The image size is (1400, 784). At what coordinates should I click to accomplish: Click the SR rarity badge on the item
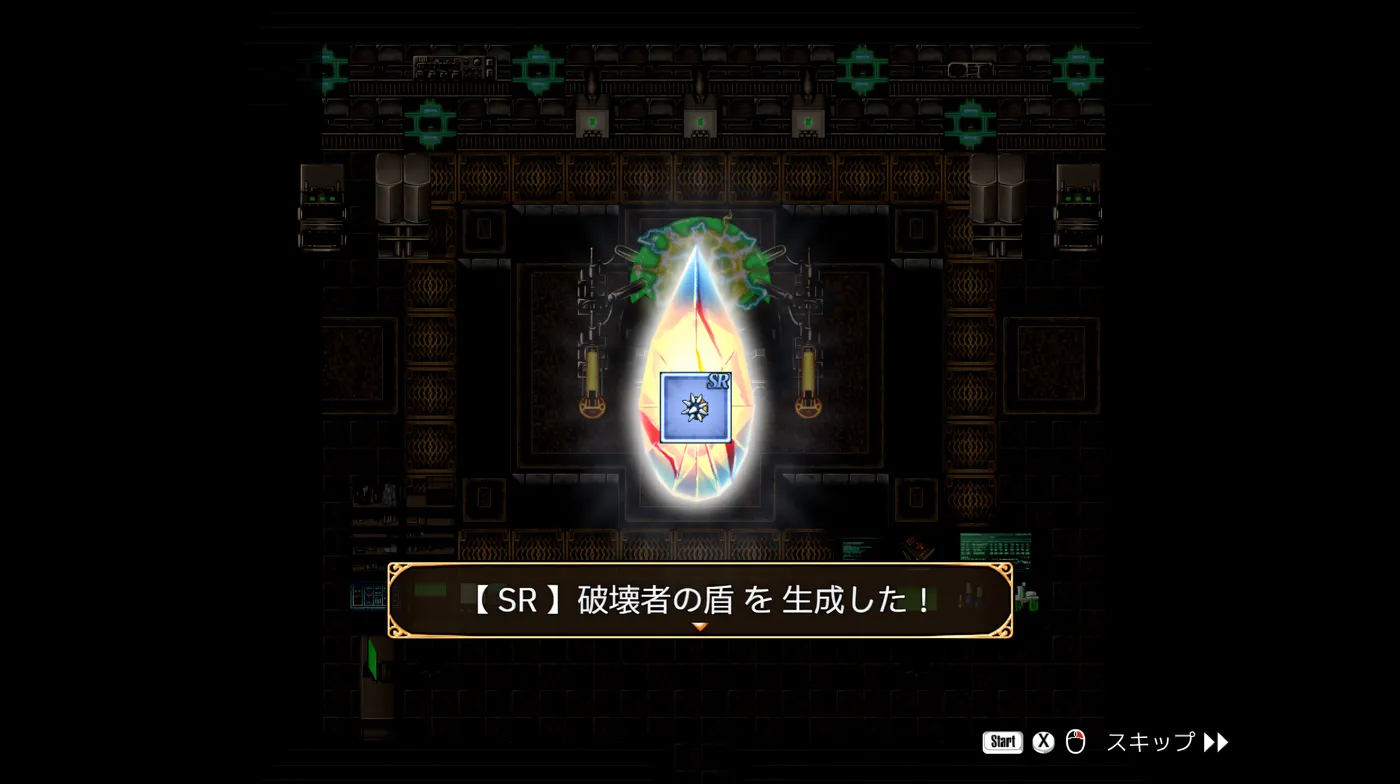pos(719,380)
